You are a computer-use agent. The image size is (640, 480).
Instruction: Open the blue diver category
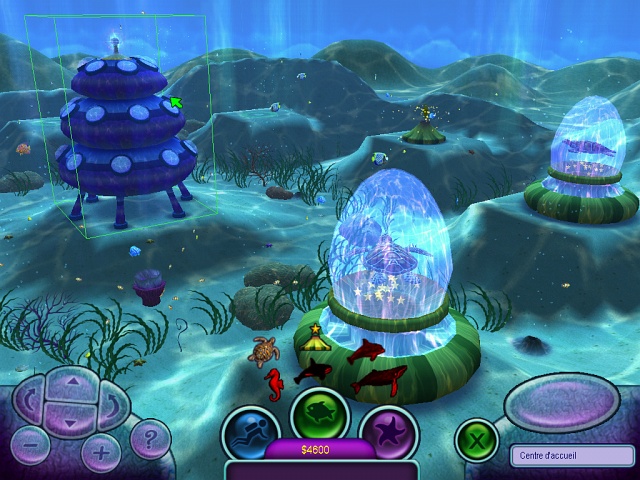coord(251,433)
